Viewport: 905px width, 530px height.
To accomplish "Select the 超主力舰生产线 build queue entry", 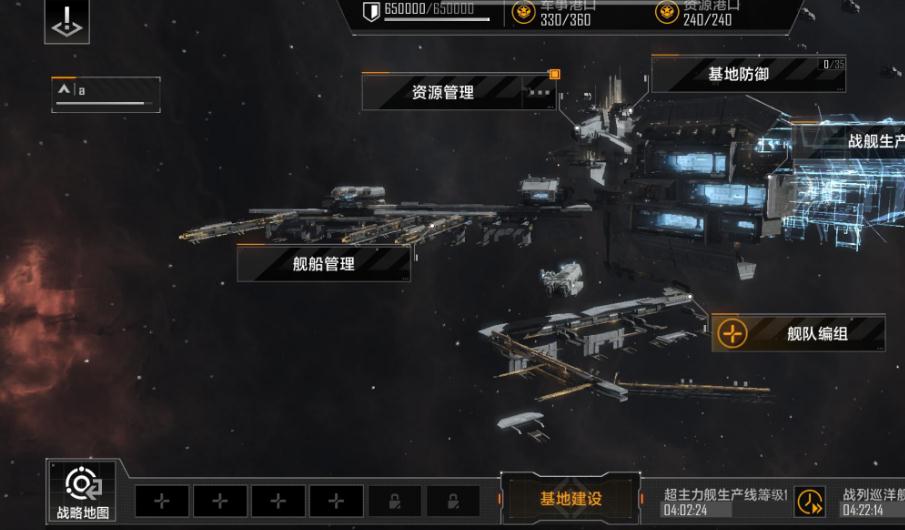I will [x=726, y=501].
